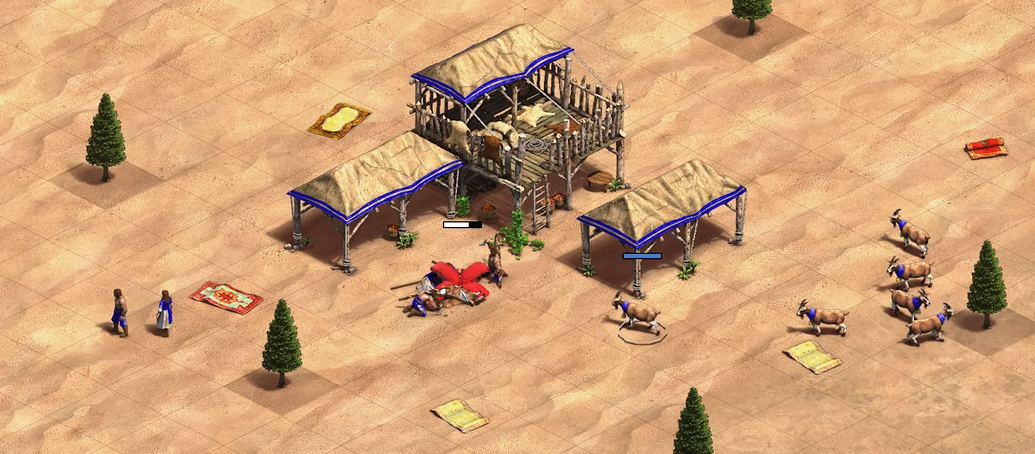The image size is (1035, 454).
Task: Select the goat with the selection ring
Action: pyautogui.click(x=639, y=314)
